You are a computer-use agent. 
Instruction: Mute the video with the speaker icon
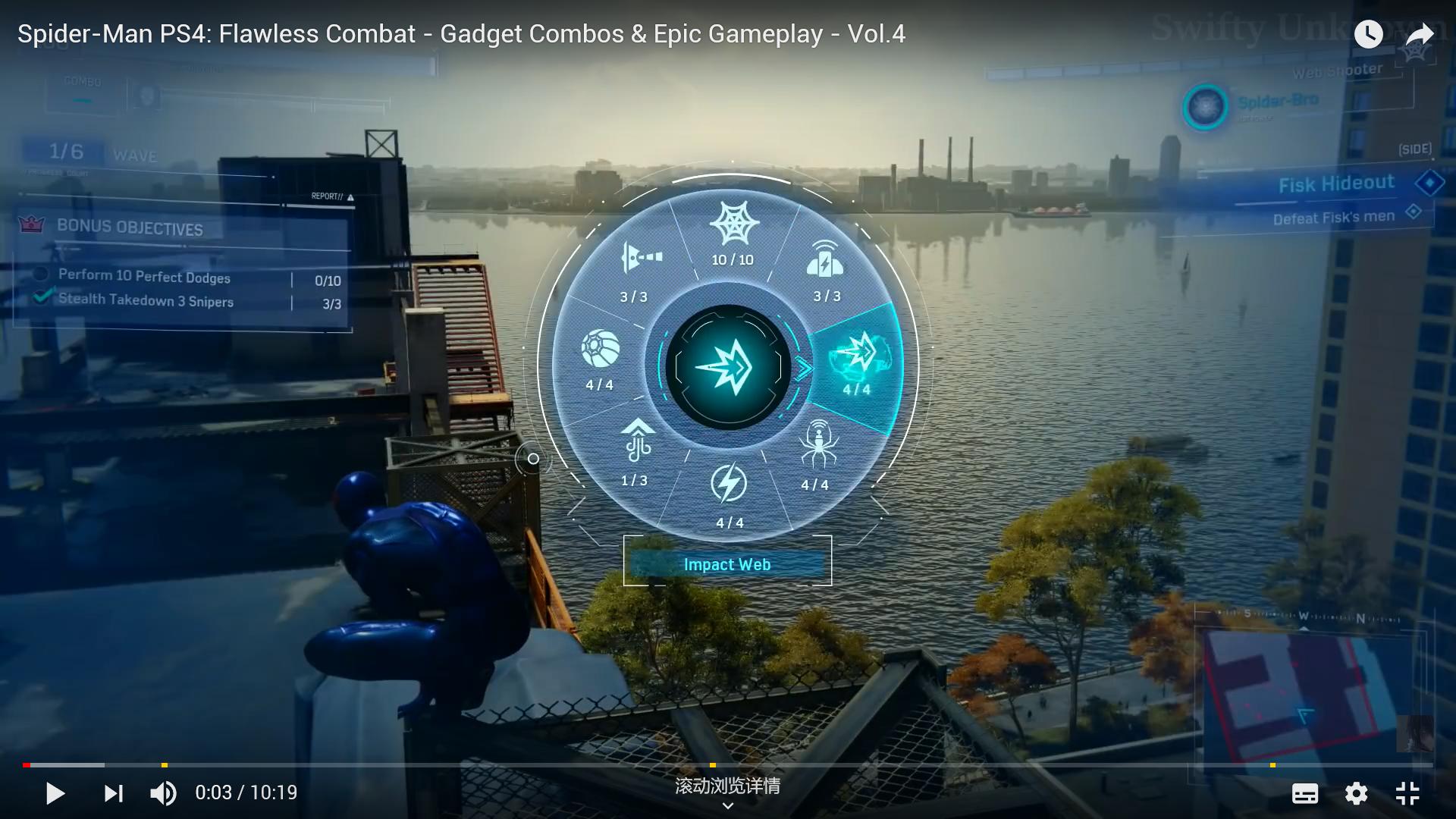163,793
